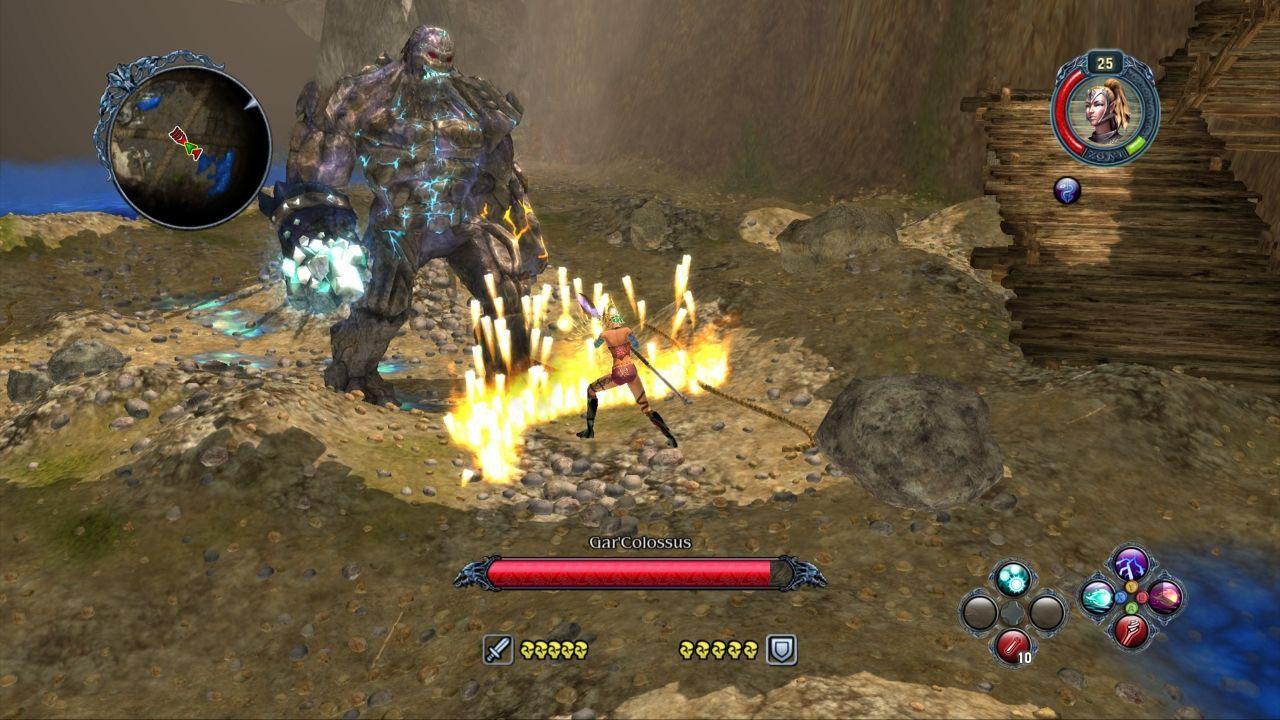Click the purple serpent buff icon
The height and width of the screenshot is (720, 1280).
coord(1067,190)
